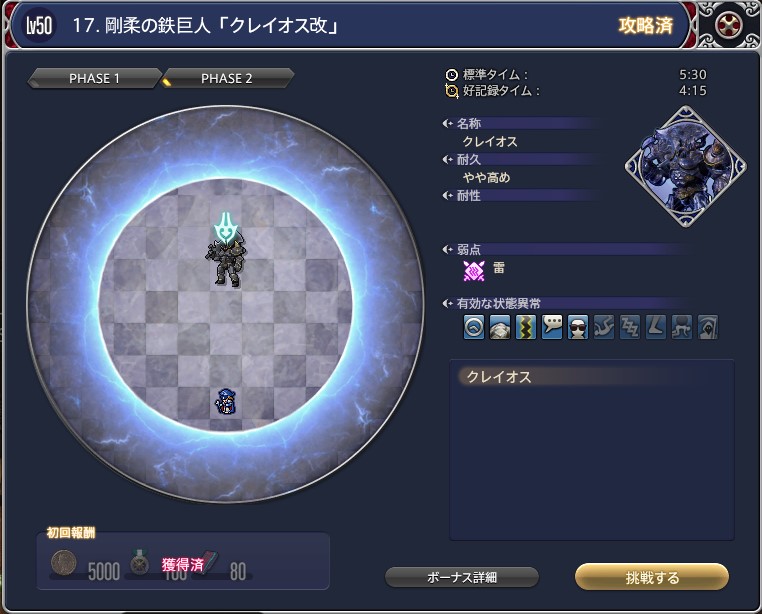Click the grim reaper status icon

708,327
